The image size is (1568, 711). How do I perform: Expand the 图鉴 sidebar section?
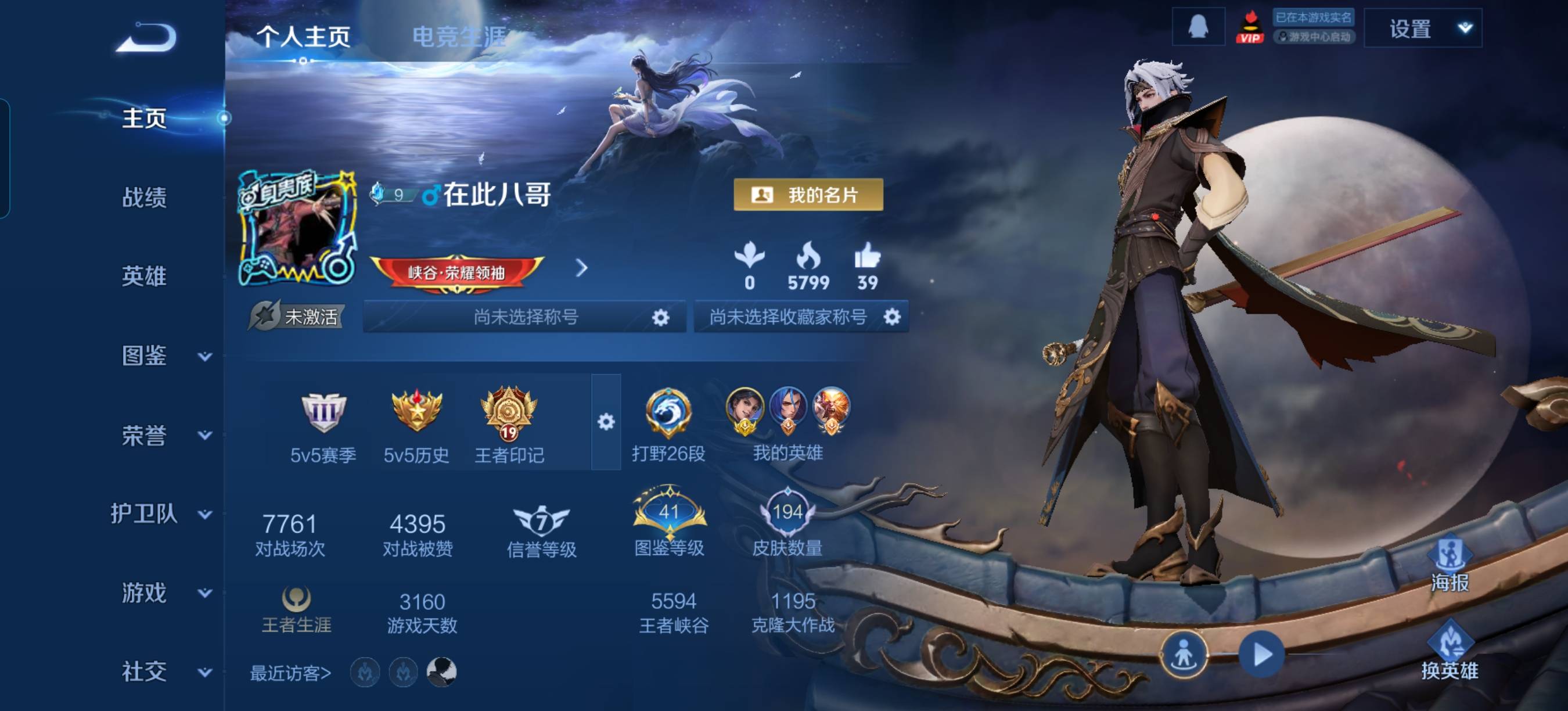[x=163, y=355]
